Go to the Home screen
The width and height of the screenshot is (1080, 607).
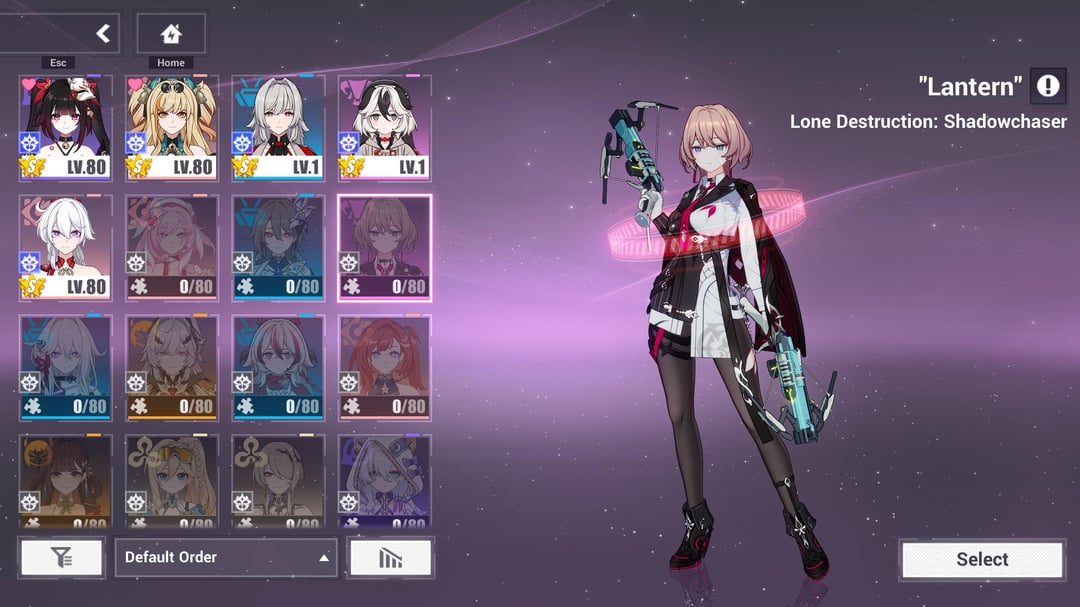pos(171,34)
